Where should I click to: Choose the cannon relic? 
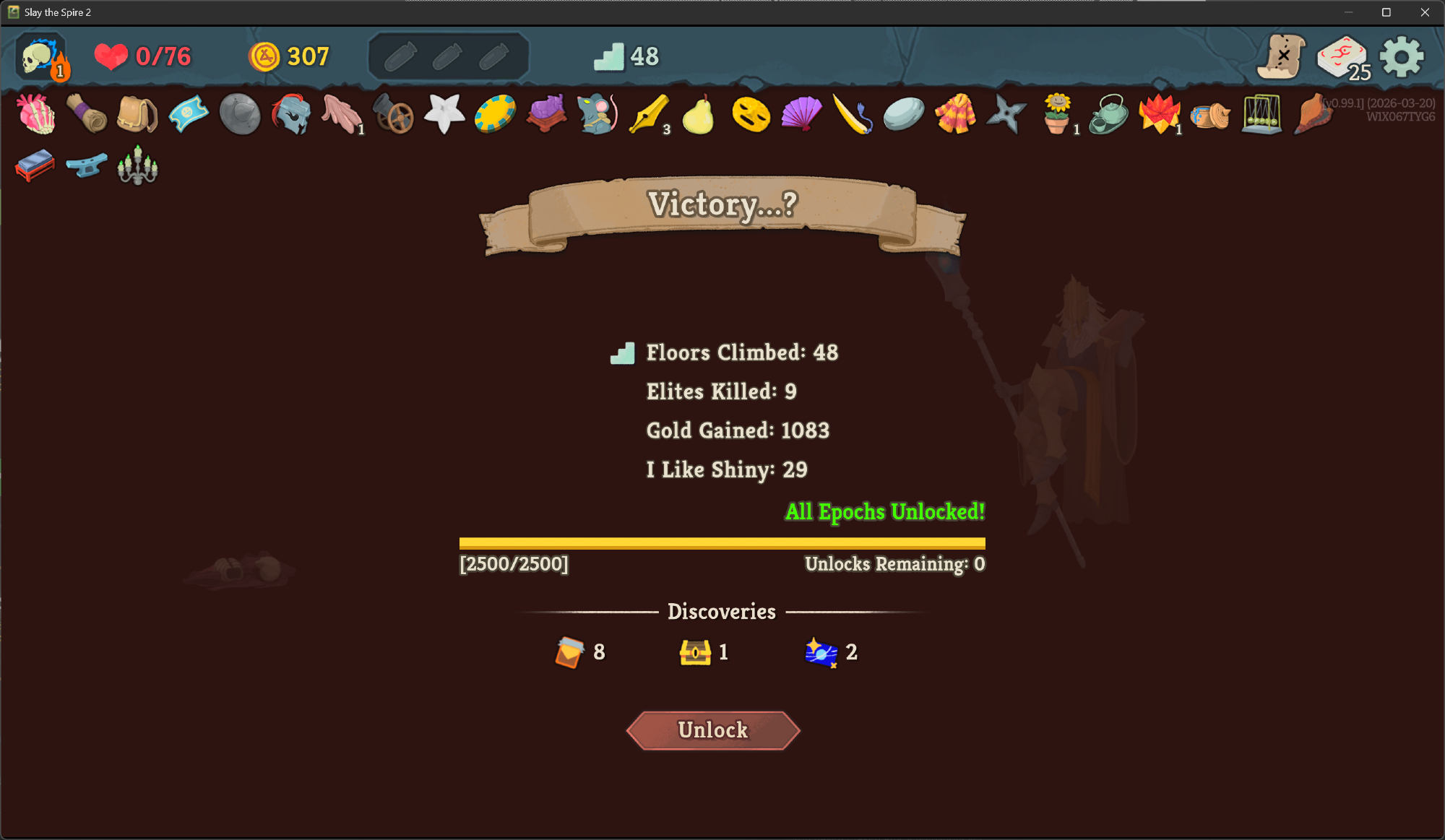point(394,114)
